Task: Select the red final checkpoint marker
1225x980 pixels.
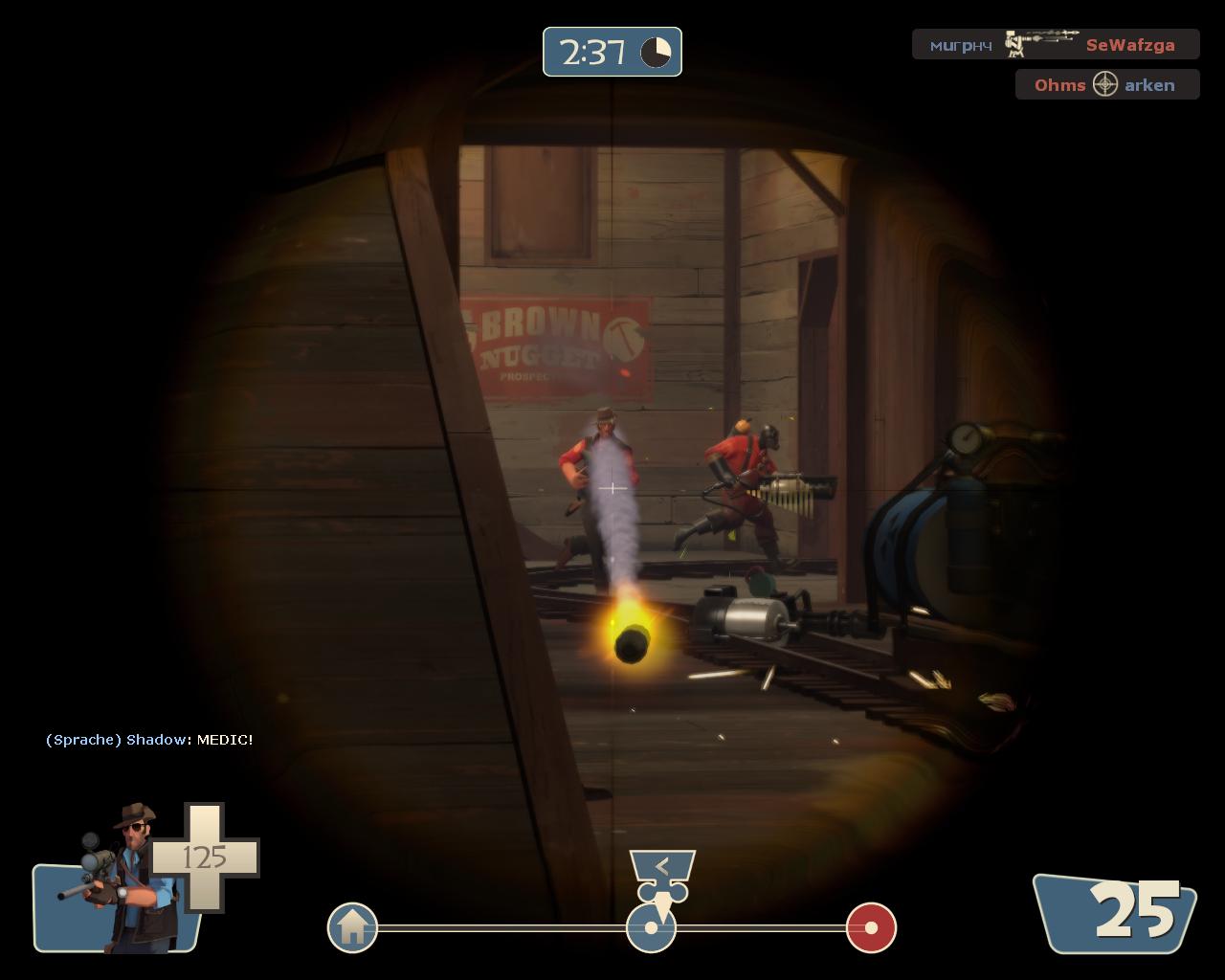Action: (x=871, y=927)
